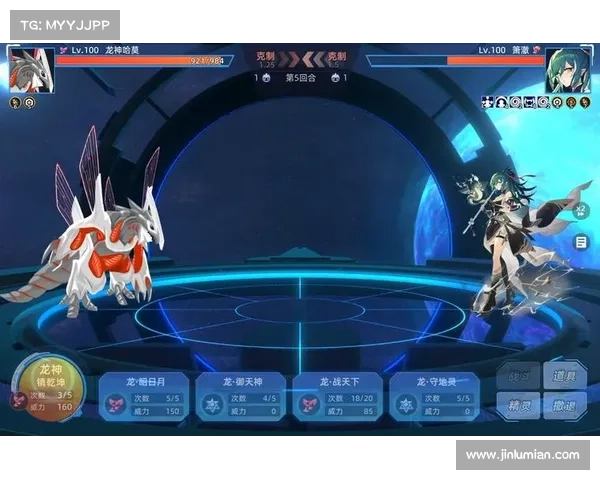The width and height of the screenshot is (600, 480).
Task: Trigger the 龙神镇乾坤 ultimate skill orb
Action: pos(44,388)
